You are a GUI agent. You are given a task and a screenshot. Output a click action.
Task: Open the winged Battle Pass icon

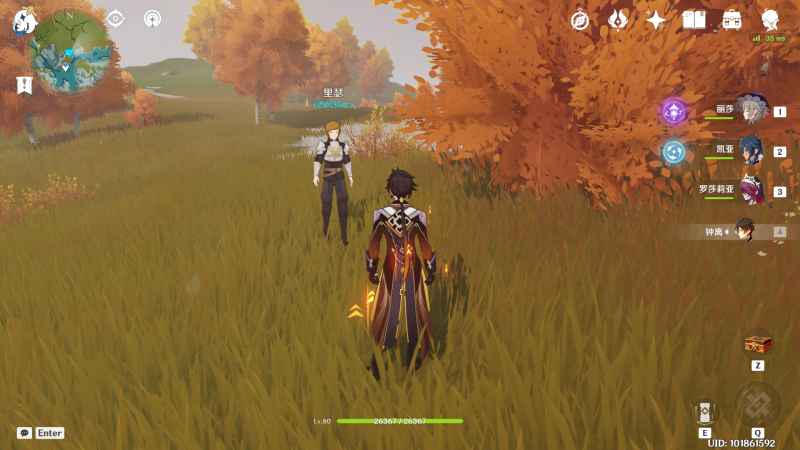click(x=618, y=19)
